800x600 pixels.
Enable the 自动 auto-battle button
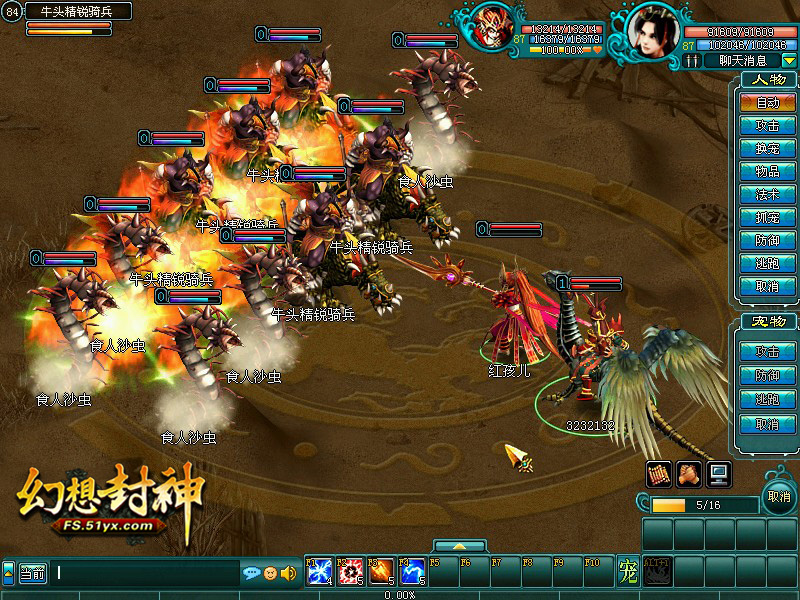pos(767,103)
